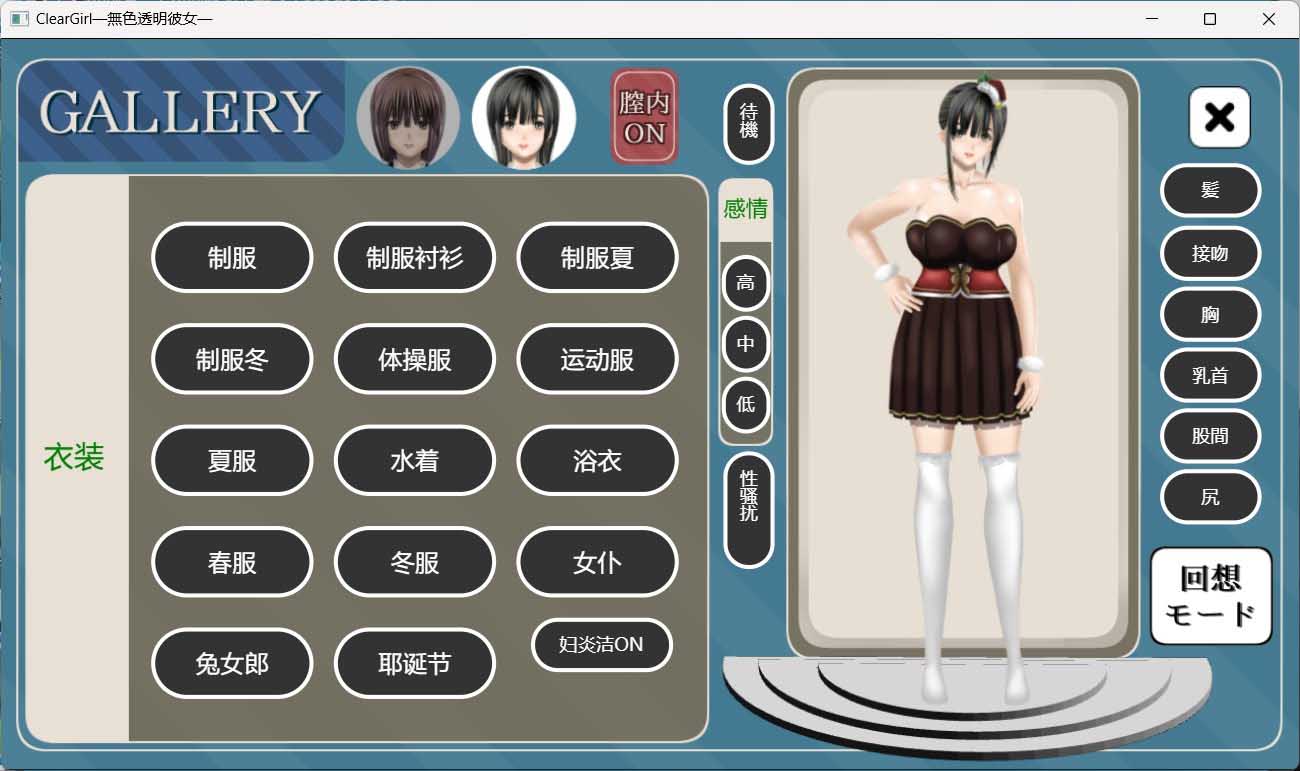Click the 尻 action button
Viewport: 1300px width, 771px height.
[1210, 497]
